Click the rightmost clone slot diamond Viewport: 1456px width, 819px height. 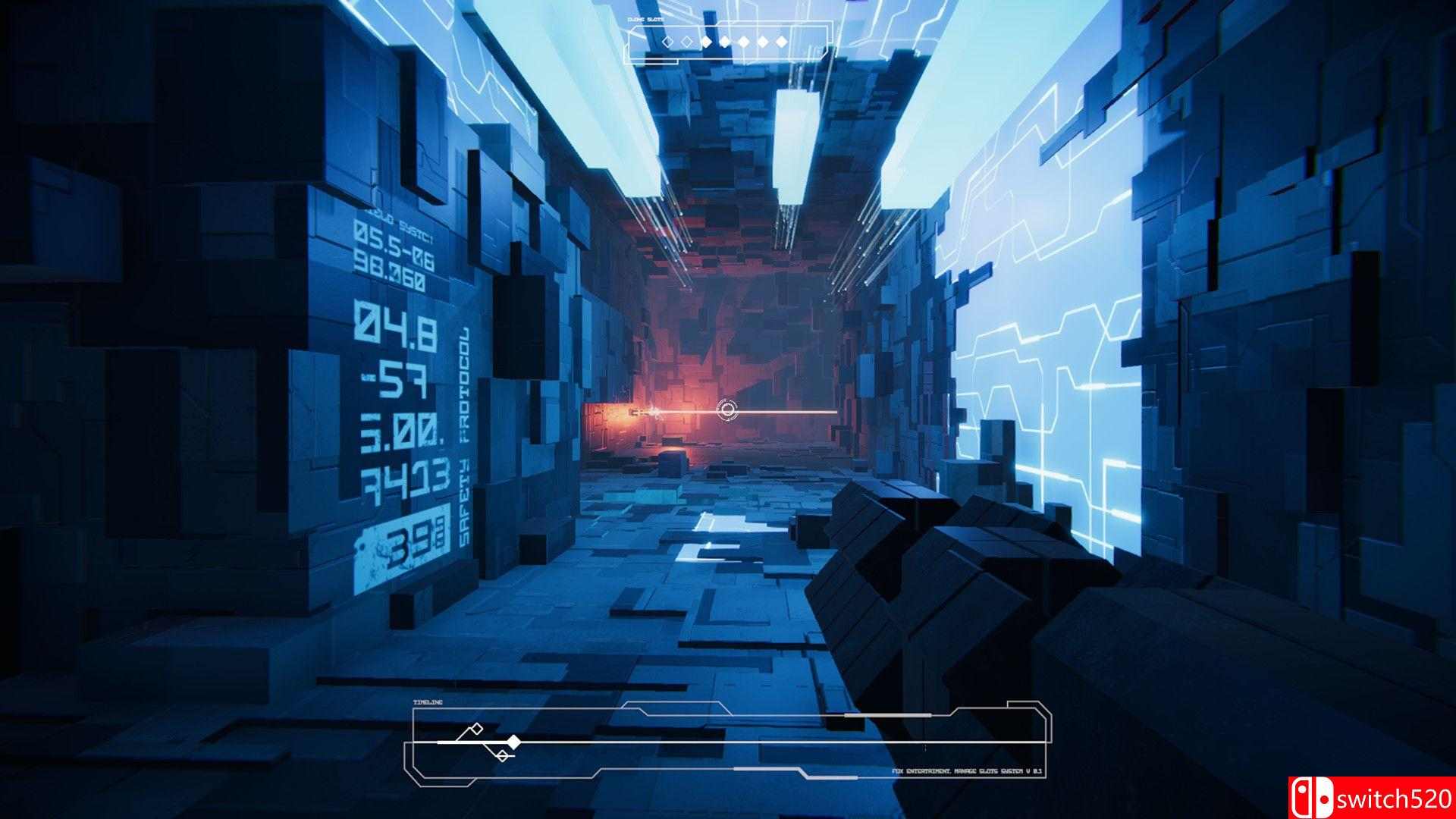coord(781,42)
